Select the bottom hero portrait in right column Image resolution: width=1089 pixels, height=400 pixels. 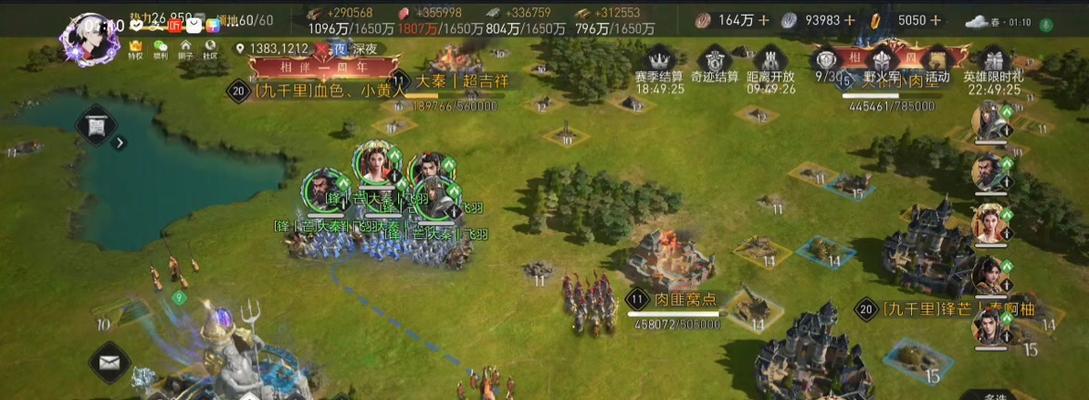coord(988,326)
